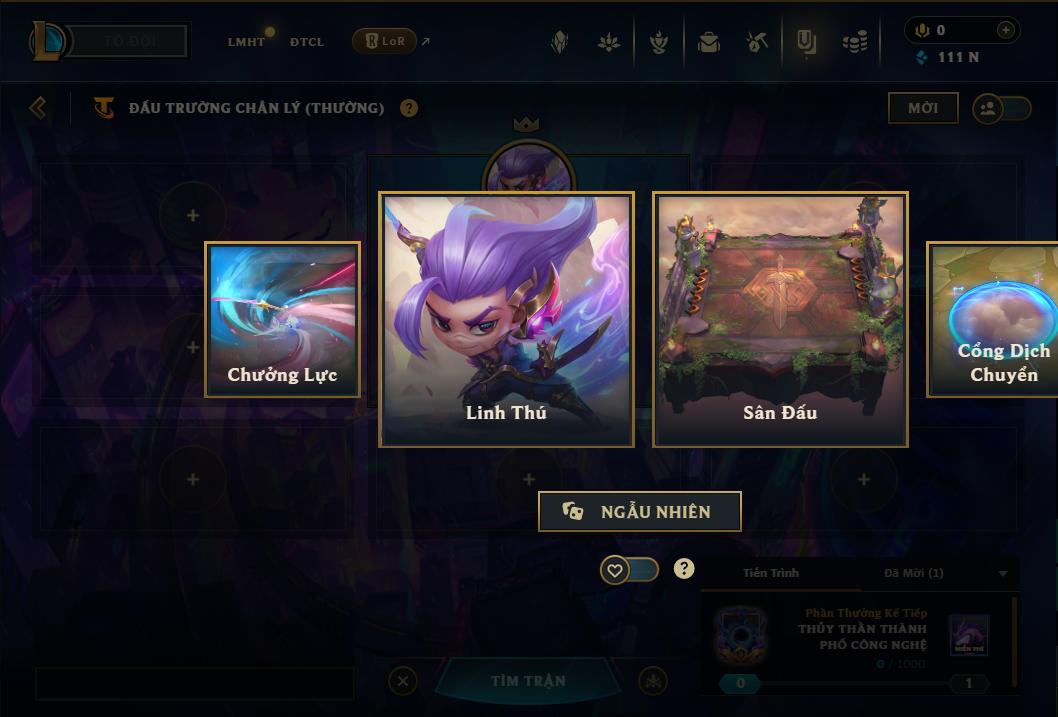Open the loot backpack icon
The width and height of the screenshot is (1058, 717).
[x=709, y=42]
